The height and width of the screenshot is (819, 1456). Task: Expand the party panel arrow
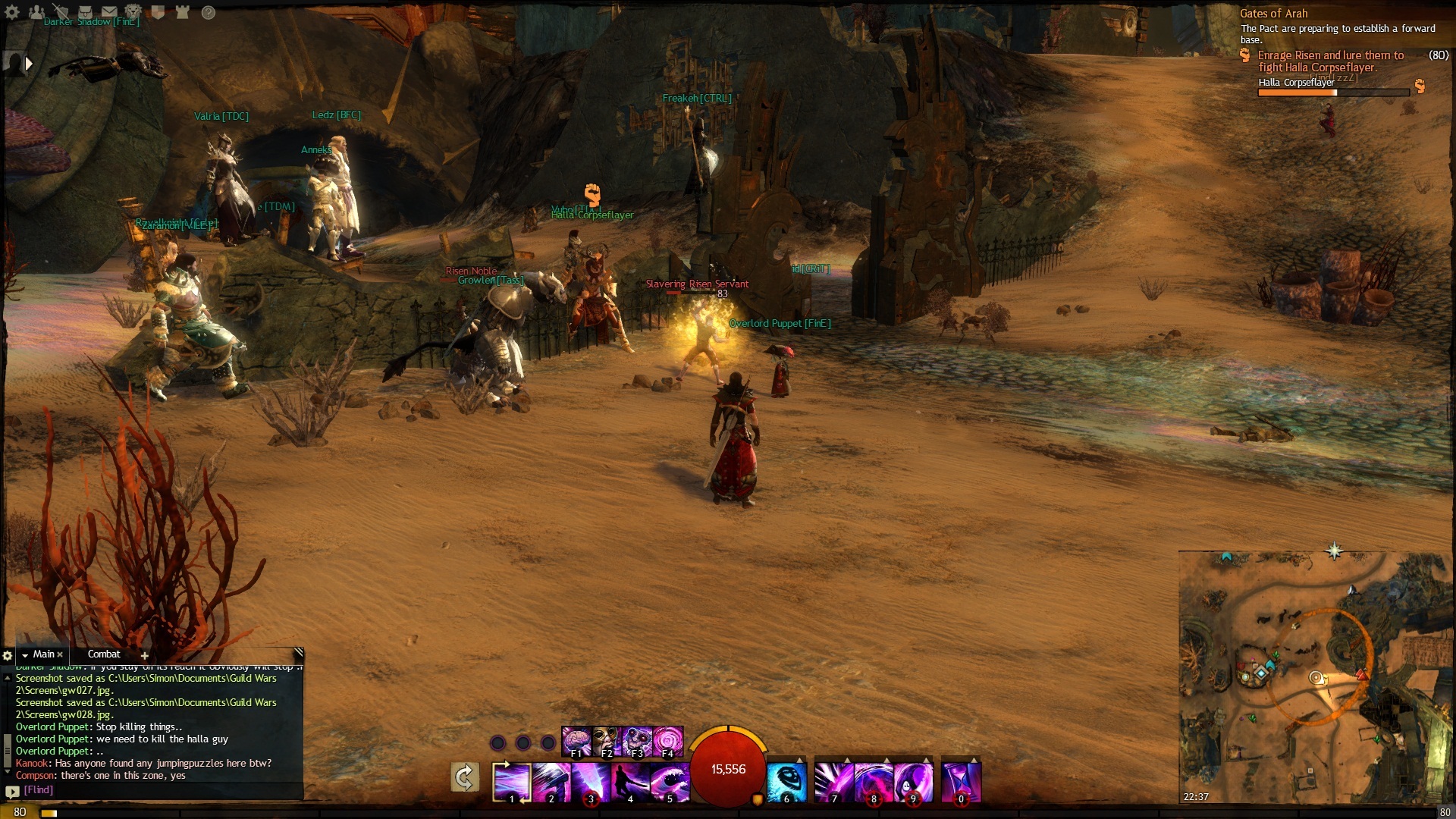point(29,64)
